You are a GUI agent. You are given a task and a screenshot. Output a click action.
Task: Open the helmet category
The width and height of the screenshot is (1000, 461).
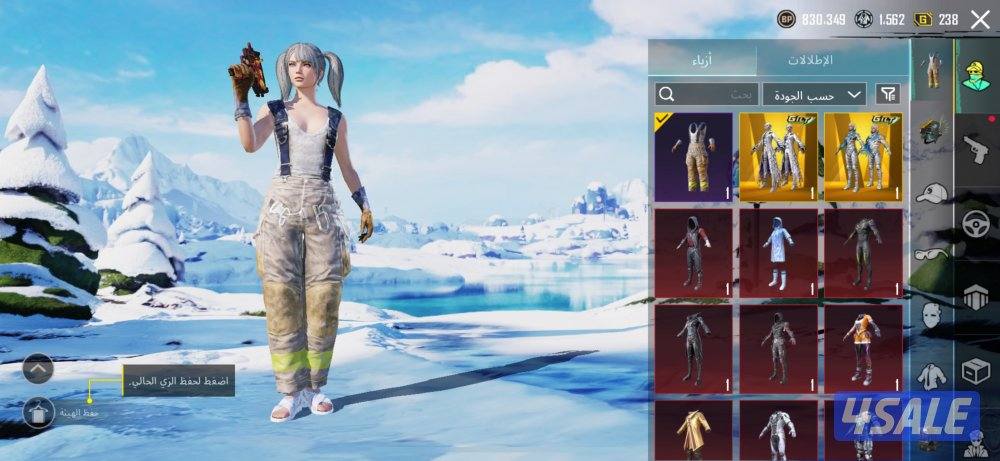pos(931,130)
